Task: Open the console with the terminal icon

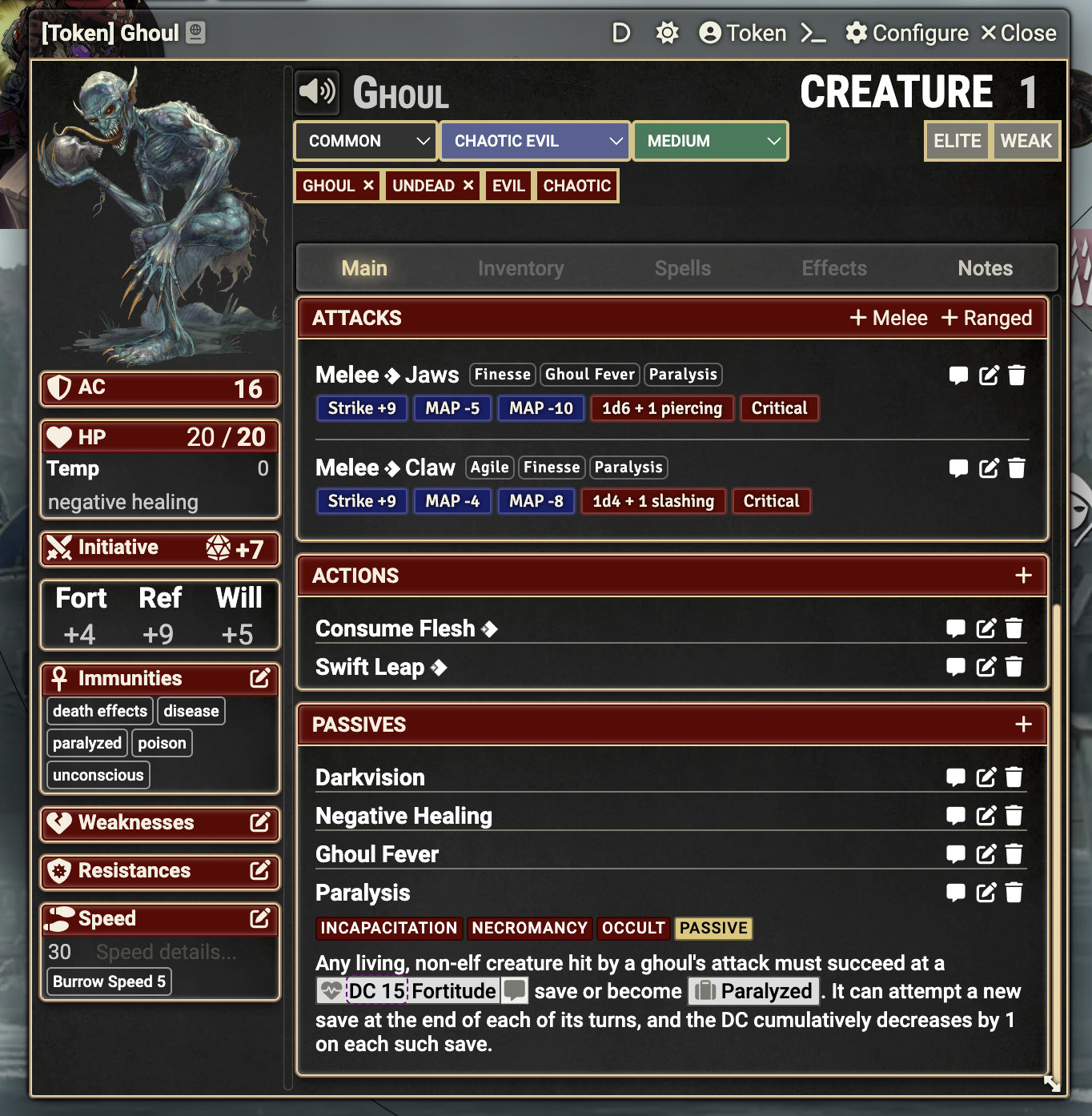Action: 813,34
